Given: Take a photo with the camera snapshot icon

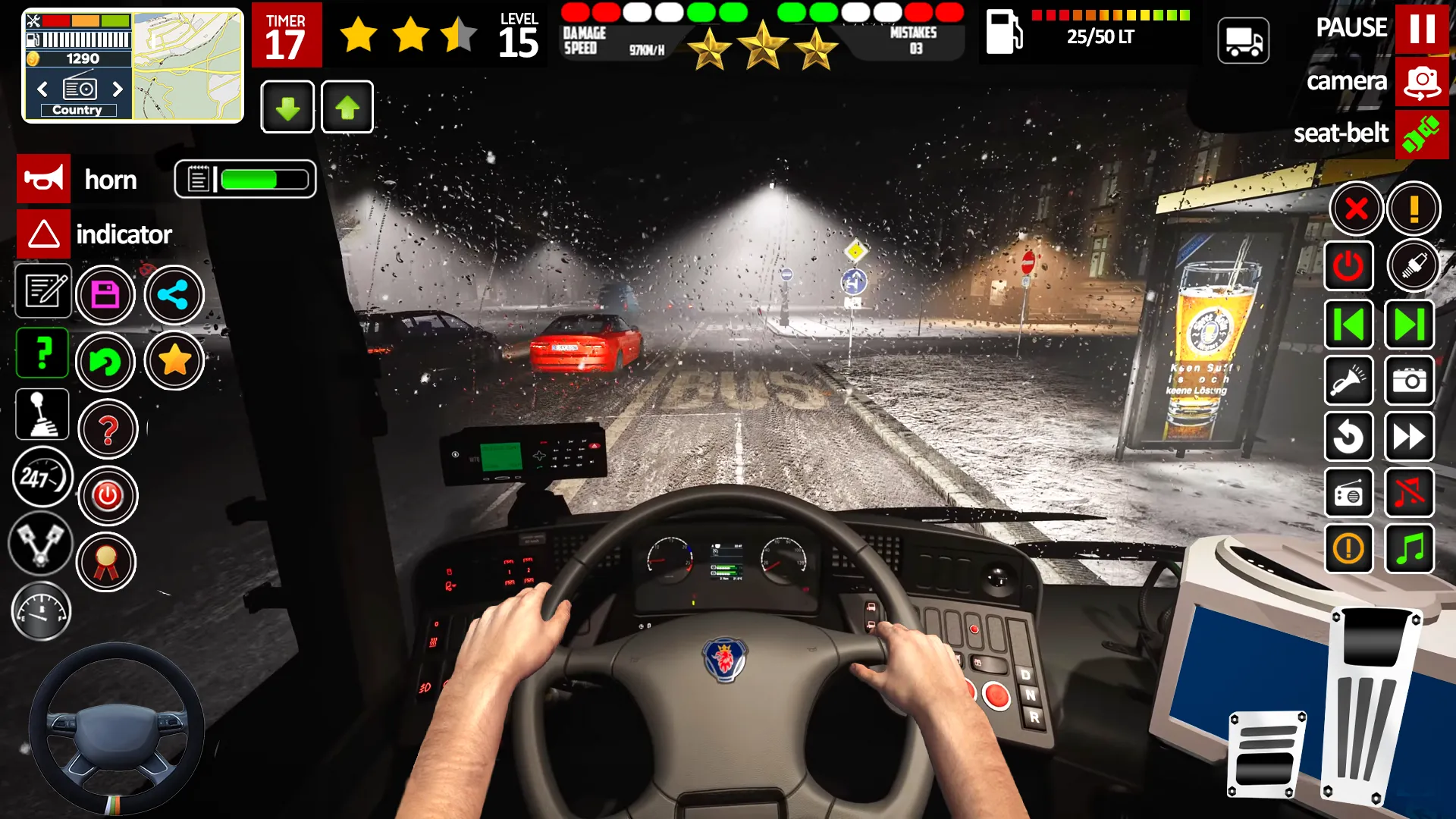Looking at the screenshot, I should pyautogui.click(x=1409, y=381).
